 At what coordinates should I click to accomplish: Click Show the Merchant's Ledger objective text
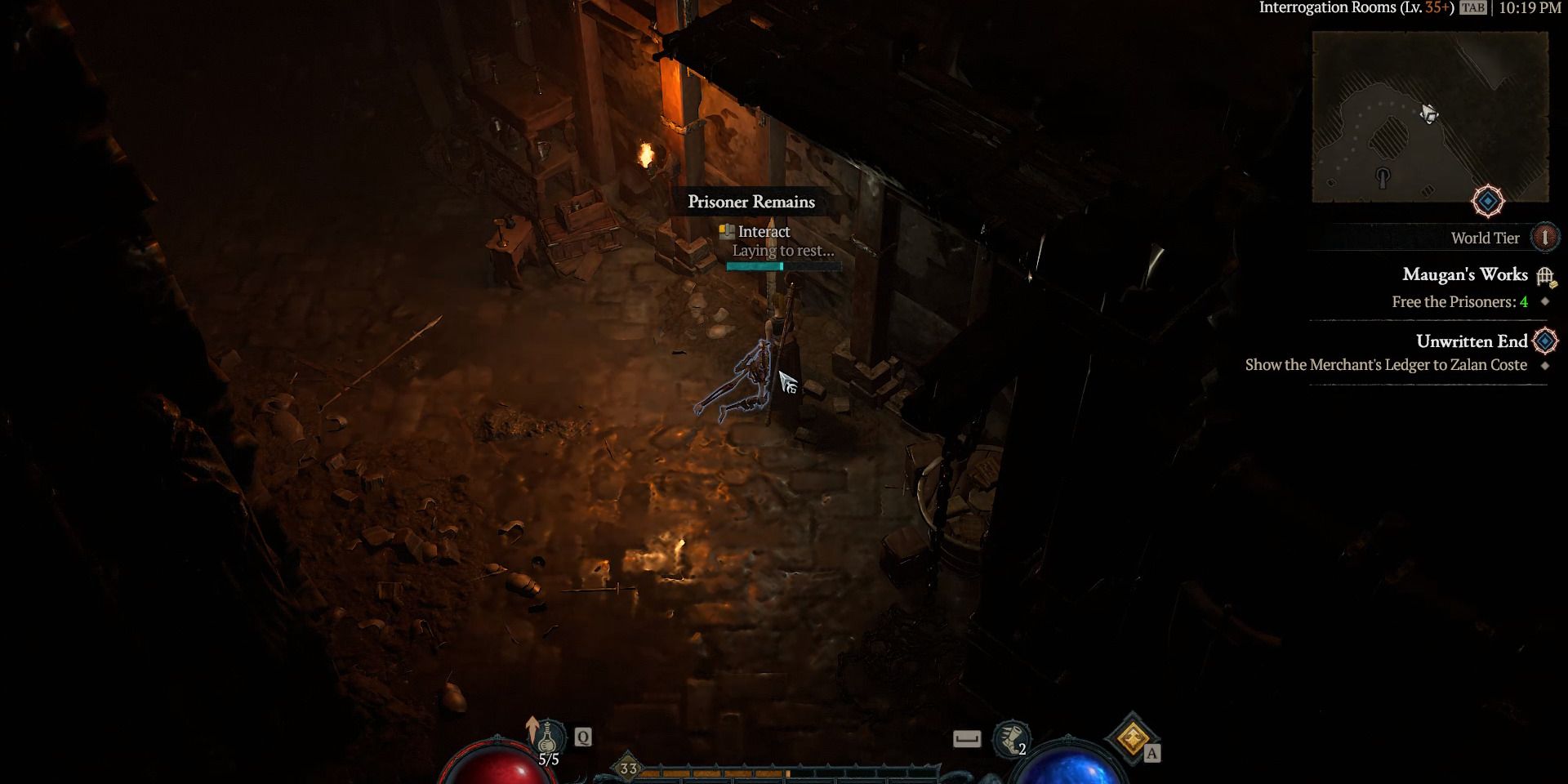coord(1386,365)
